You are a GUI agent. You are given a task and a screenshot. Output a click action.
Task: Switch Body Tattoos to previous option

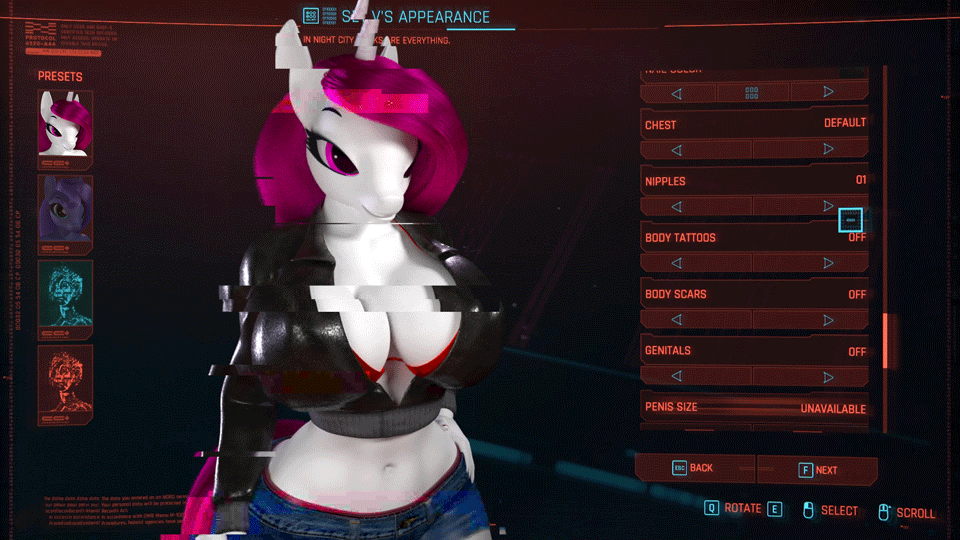[x=677, y=263]
